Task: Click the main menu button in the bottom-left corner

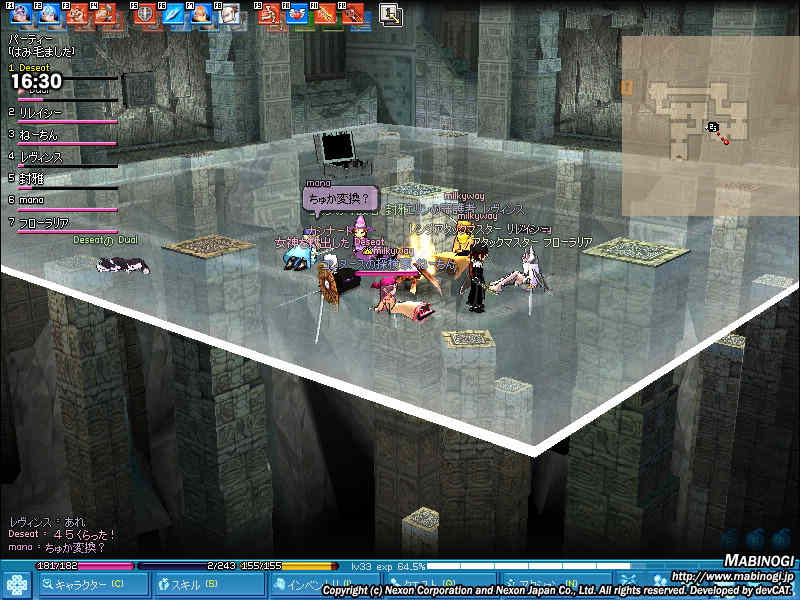Action: (16, 585)
